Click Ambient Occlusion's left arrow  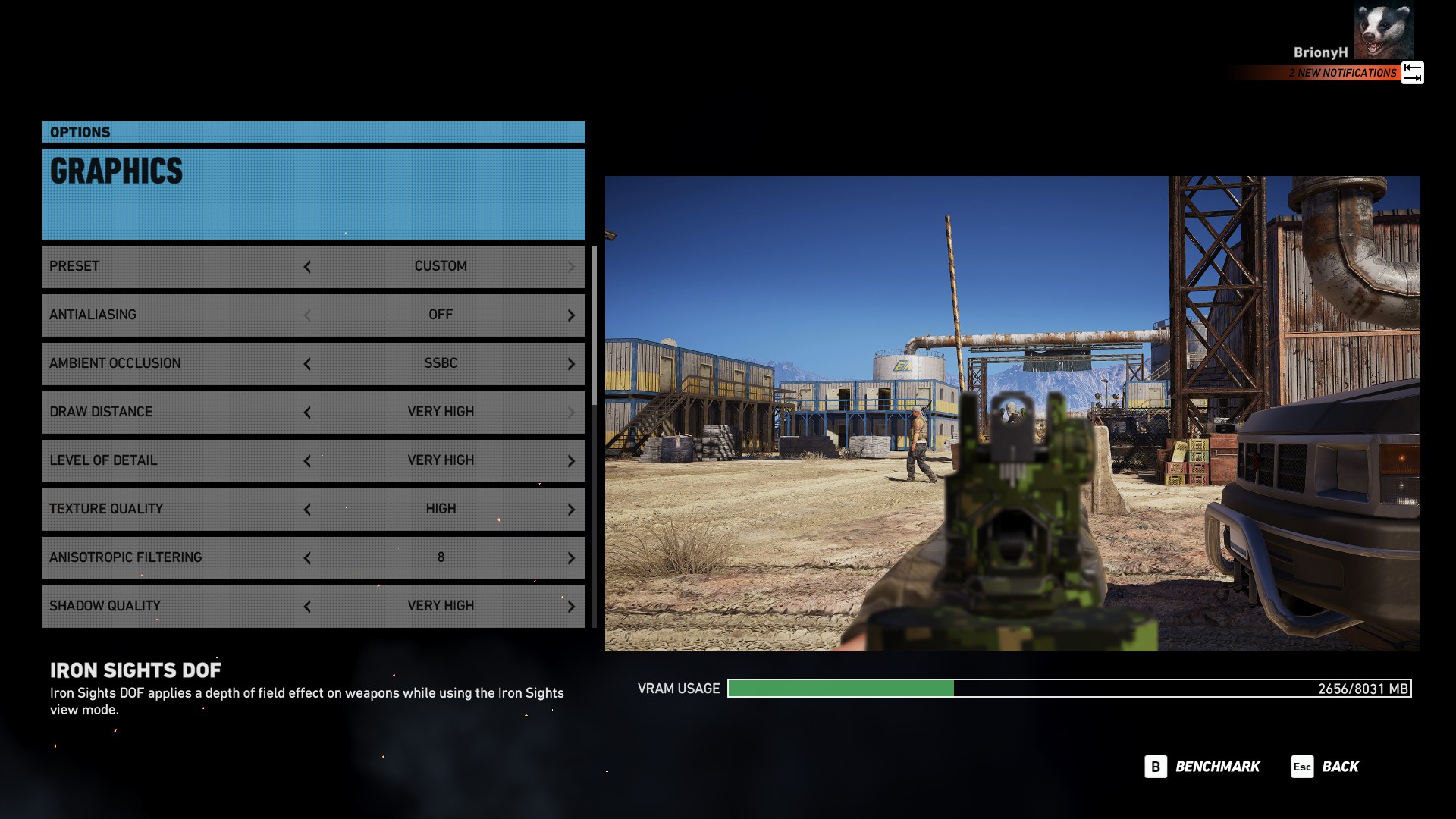pos(307,364)
